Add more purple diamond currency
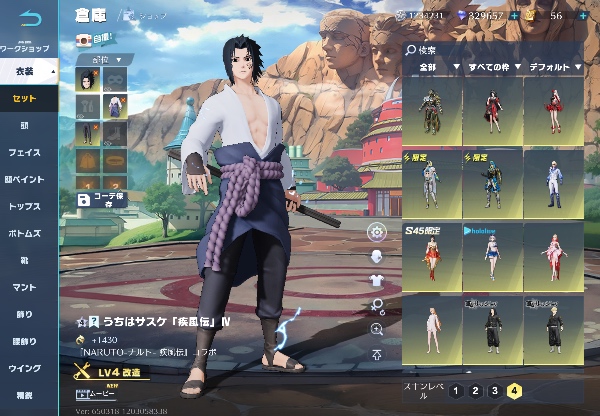Image resolution: width=600 pixels, height=416 pixels. 513,16
